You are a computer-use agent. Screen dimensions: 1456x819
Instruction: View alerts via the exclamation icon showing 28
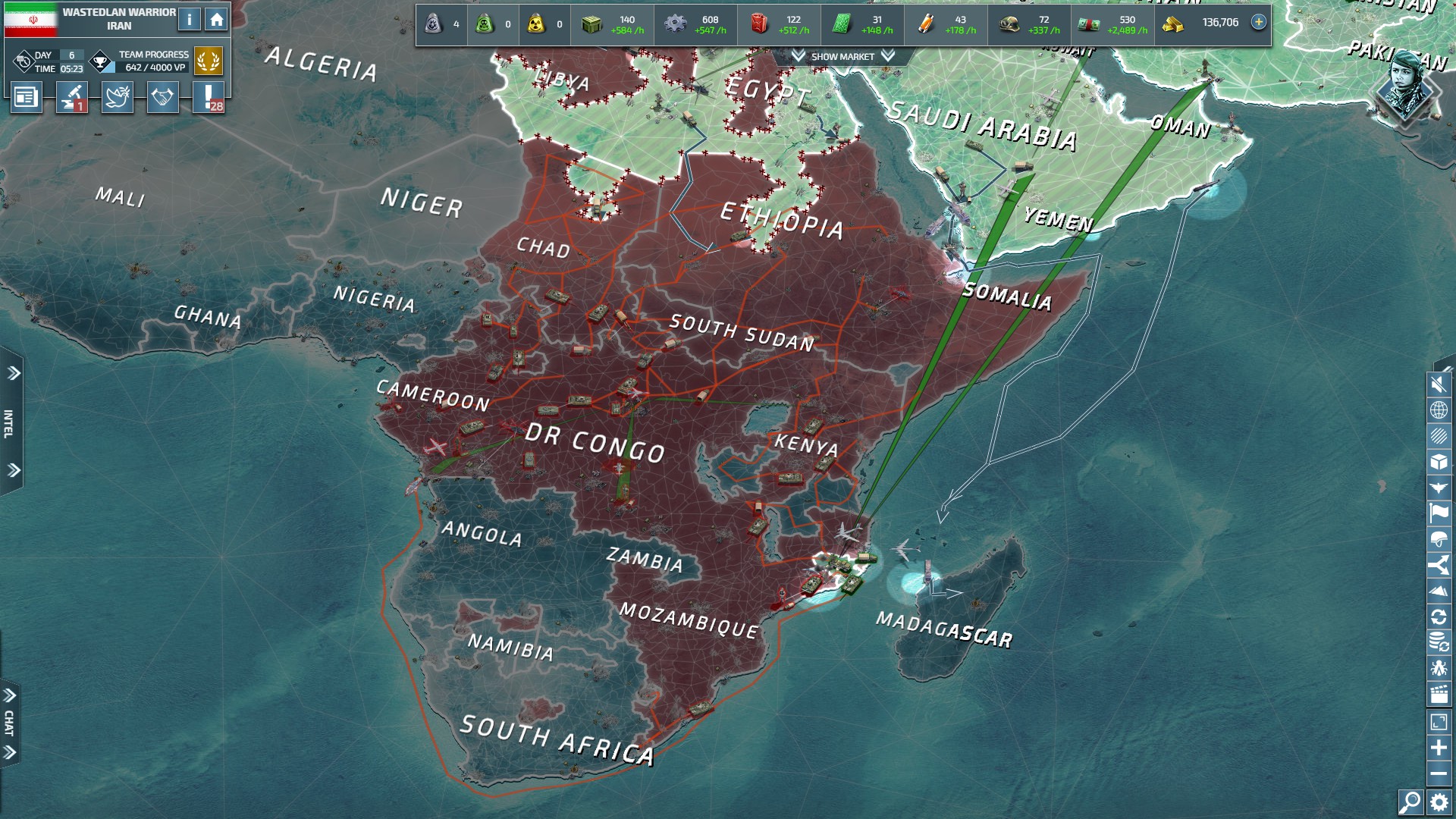click(210, 97)
